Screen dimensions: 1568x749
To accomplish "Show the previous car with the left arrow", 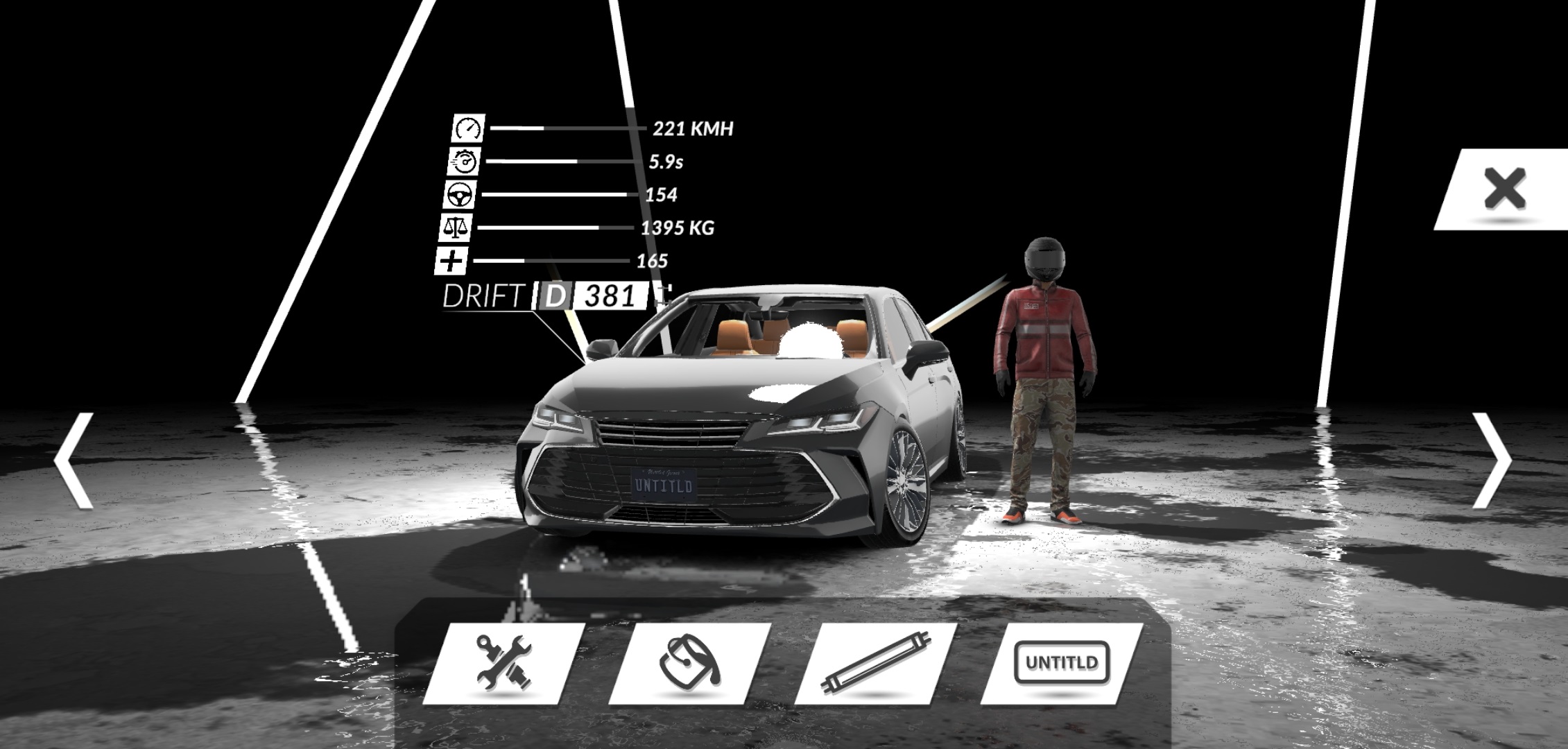I will click(x=74, y=461).
